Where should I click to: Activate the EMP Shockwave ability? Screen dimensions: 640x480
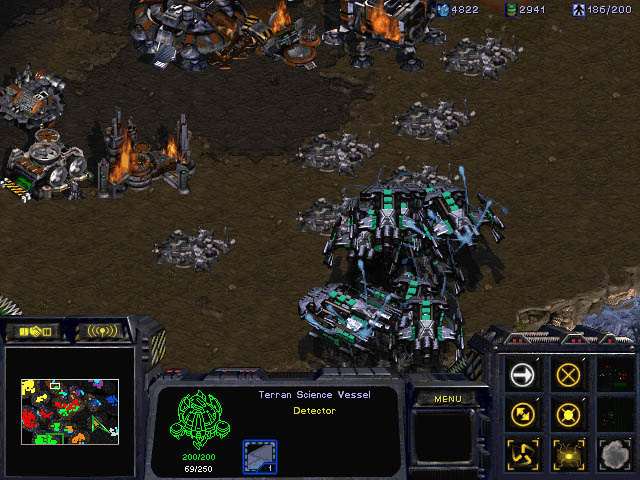(569, 451)
